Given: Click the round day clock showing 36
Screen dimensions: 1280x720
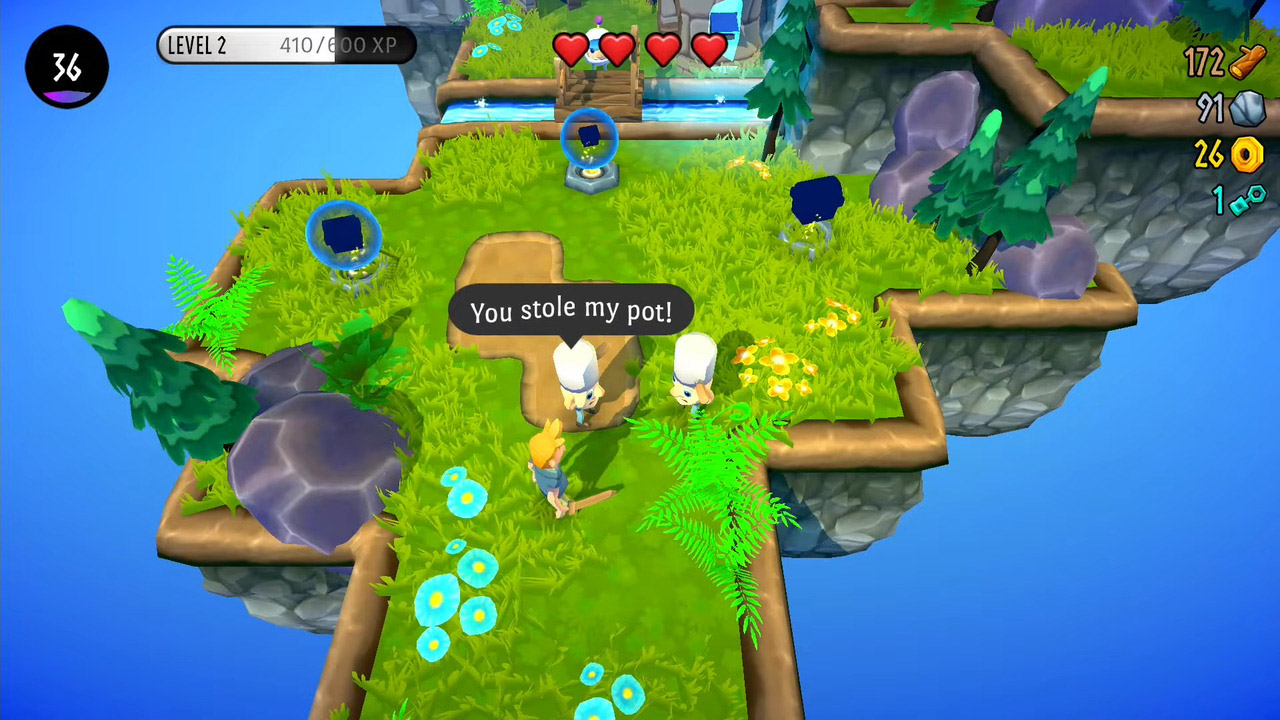Looking at the screenshot, I should [x=67, y=67].
